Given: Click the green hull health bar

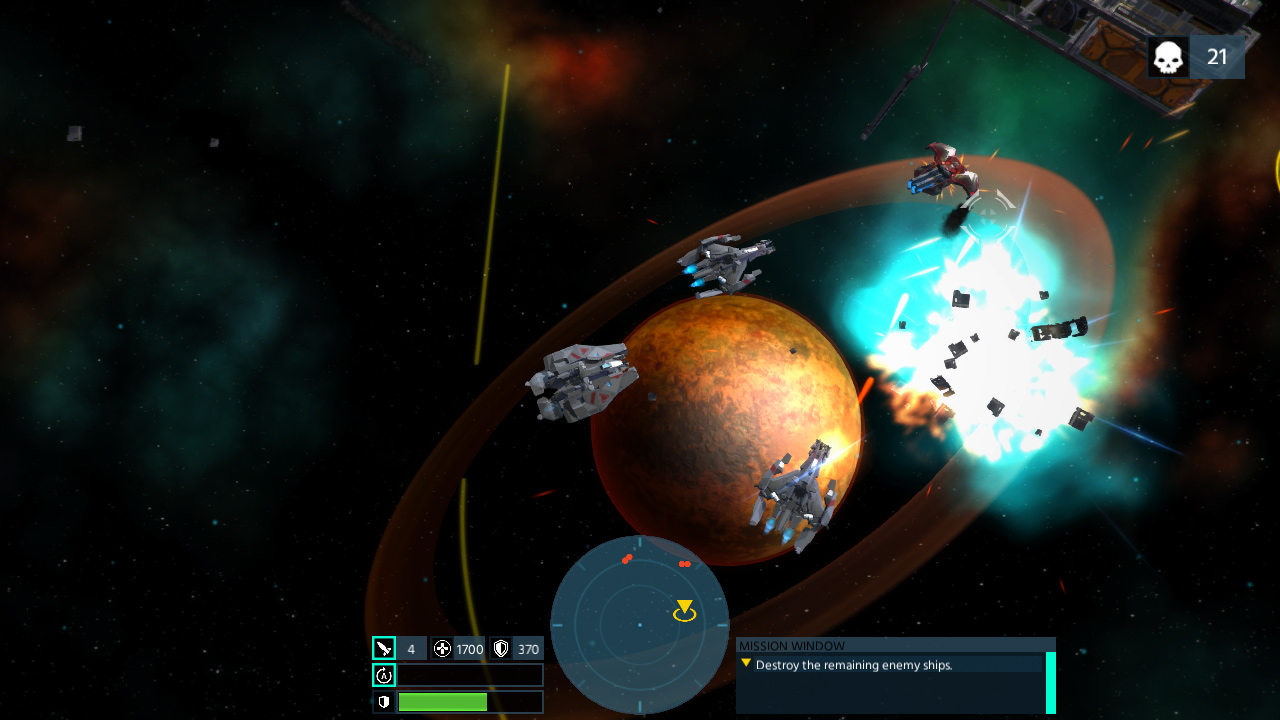Looking at the screenshot, I should (444, 702).
